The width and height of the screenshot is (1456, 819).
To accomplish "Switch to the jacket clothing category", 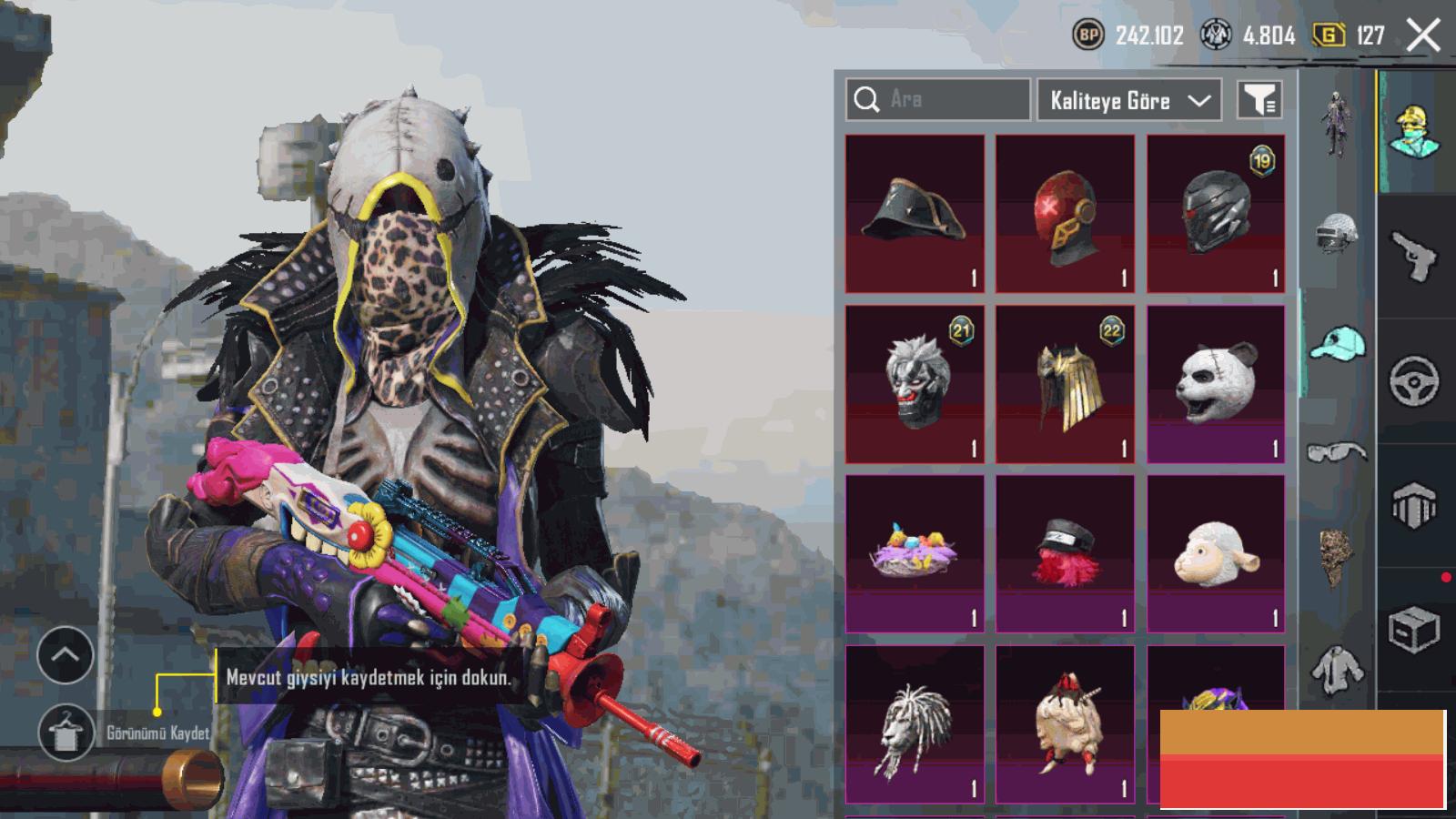I will [1337, 672].
